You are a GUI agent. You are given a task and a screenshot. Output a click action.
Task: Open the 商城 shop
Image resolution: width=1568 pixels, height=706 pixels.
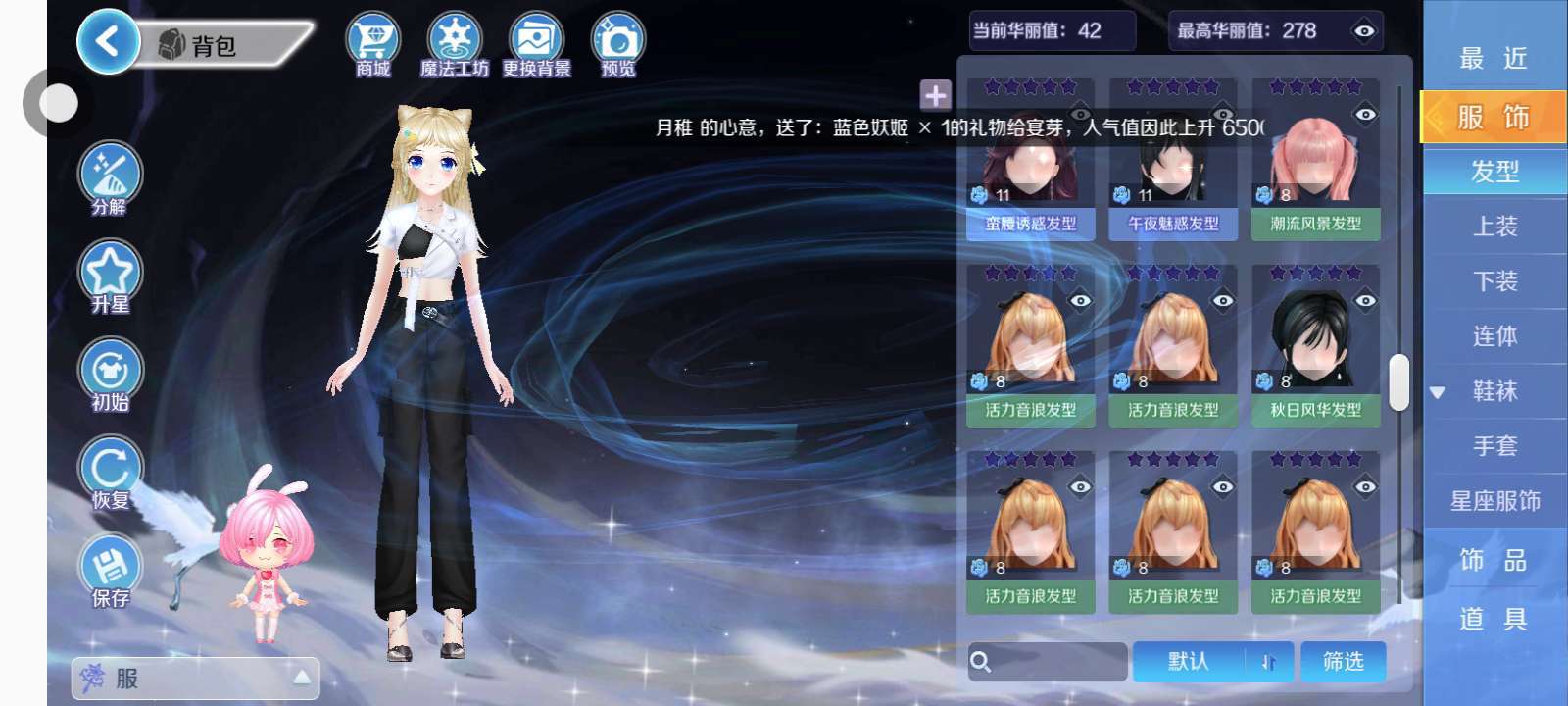point(373,44)
